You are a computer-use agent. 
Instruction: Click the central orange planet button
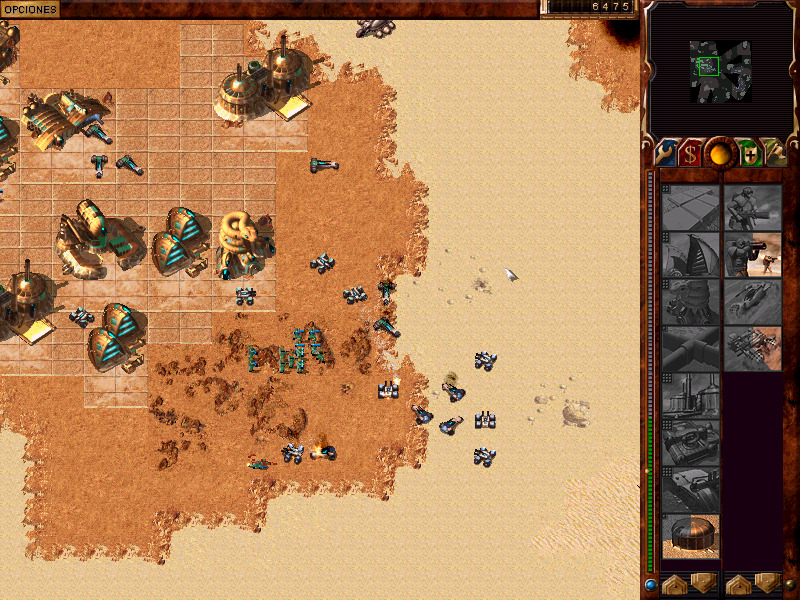click(x=718, y=152)
